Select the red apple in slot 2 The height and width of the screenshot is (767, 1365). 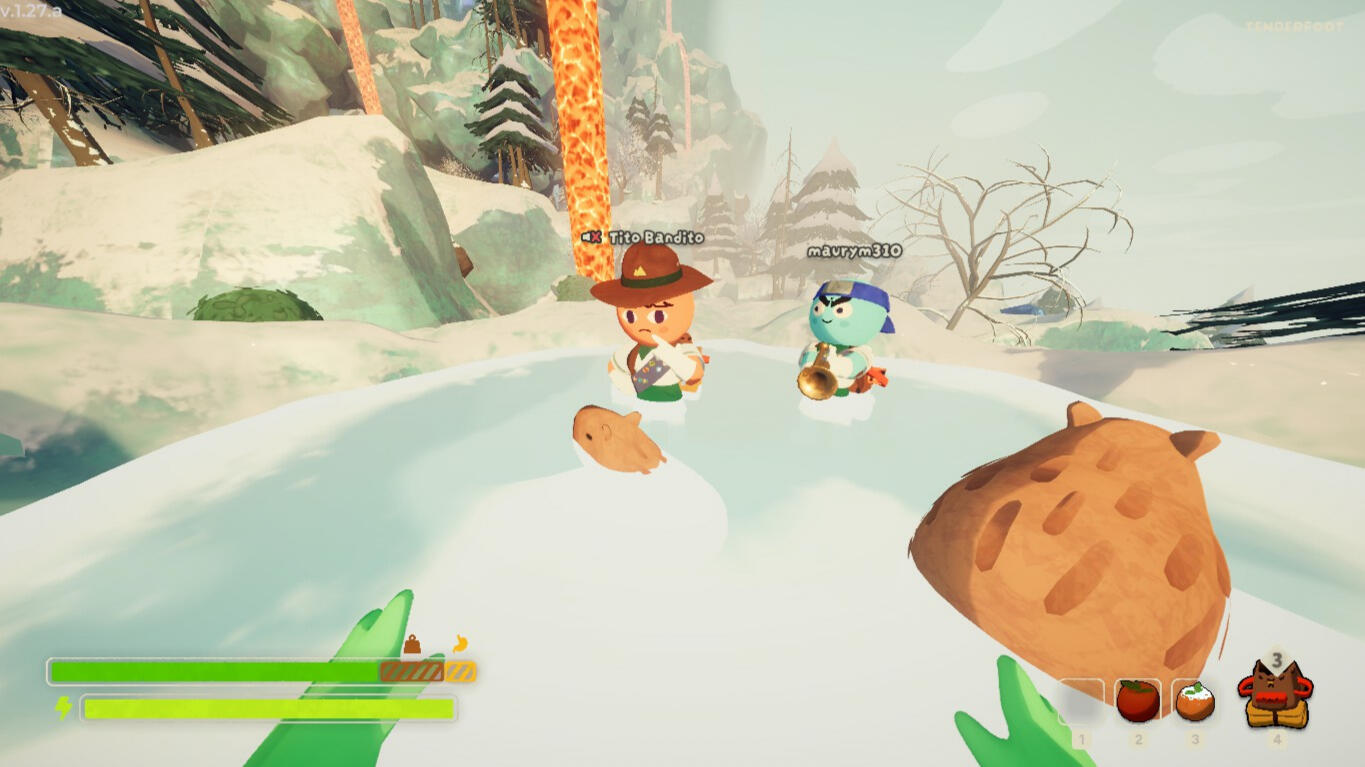(x=1137, y=701)
